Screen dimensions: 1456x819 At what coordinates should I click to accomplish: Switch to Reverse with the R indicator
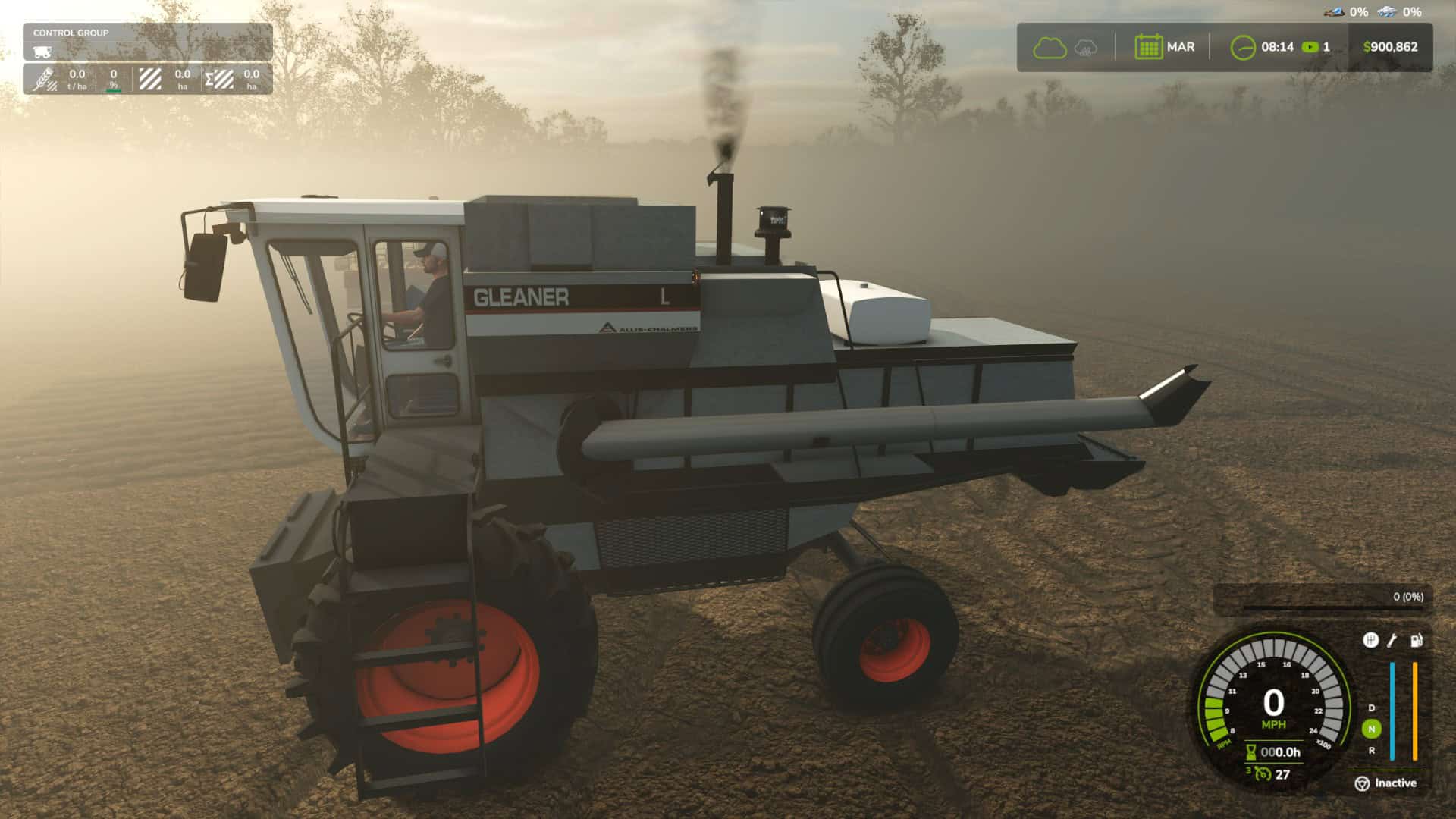pyautogui.click(x=1371, y=749)
